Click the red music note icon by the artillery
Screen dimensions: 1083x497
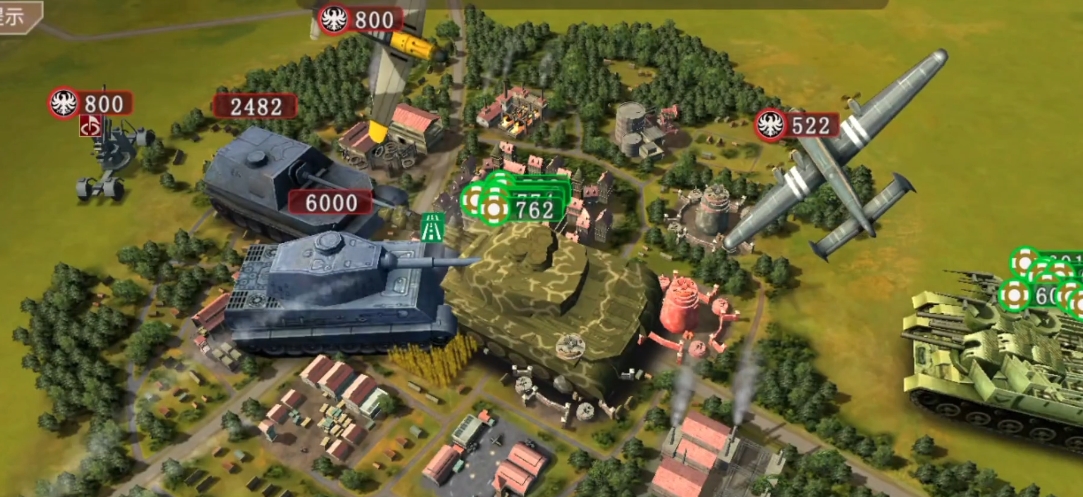91,126
